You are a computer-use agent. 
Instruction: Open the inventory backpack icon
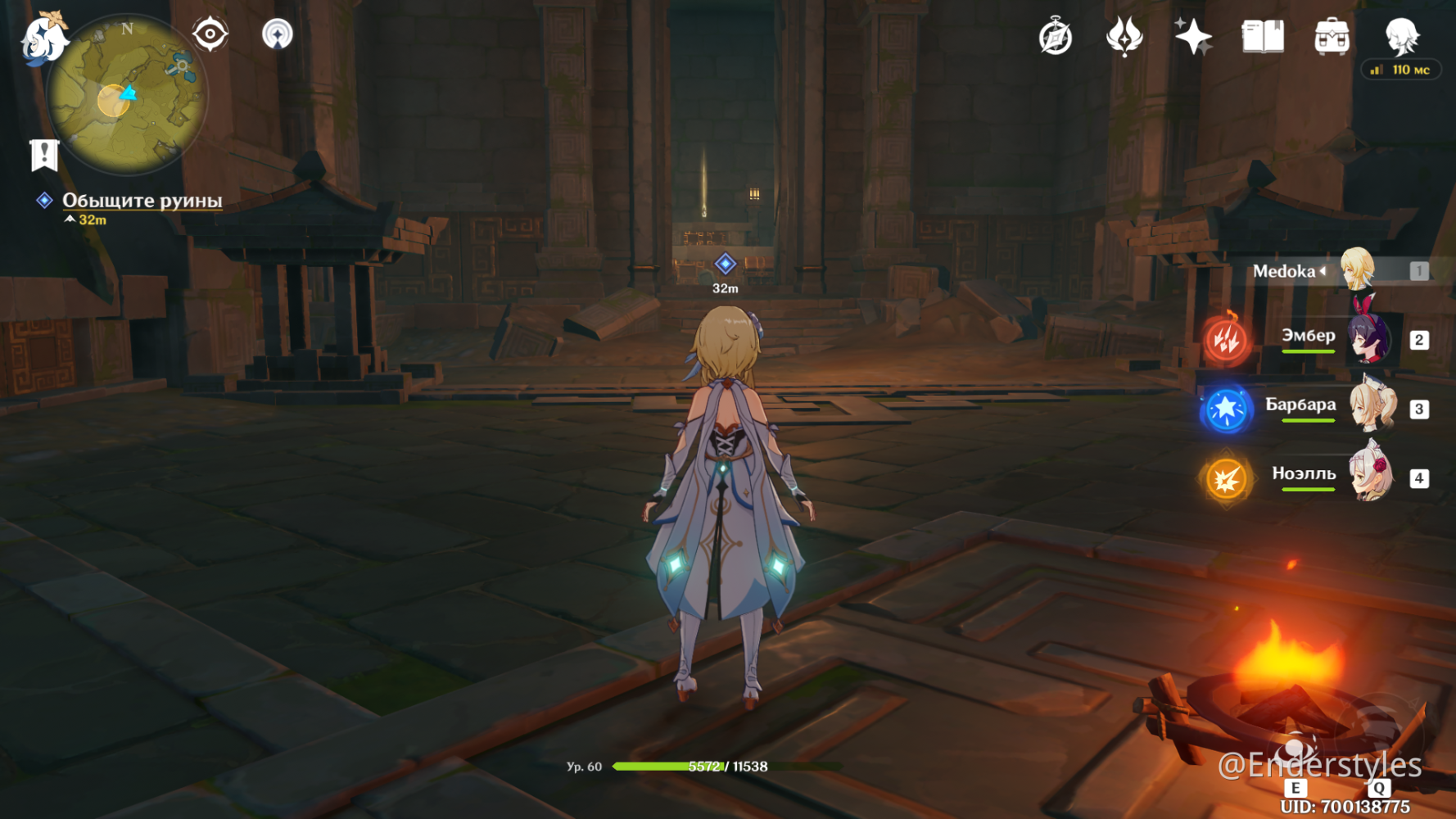pos(1332,37)
